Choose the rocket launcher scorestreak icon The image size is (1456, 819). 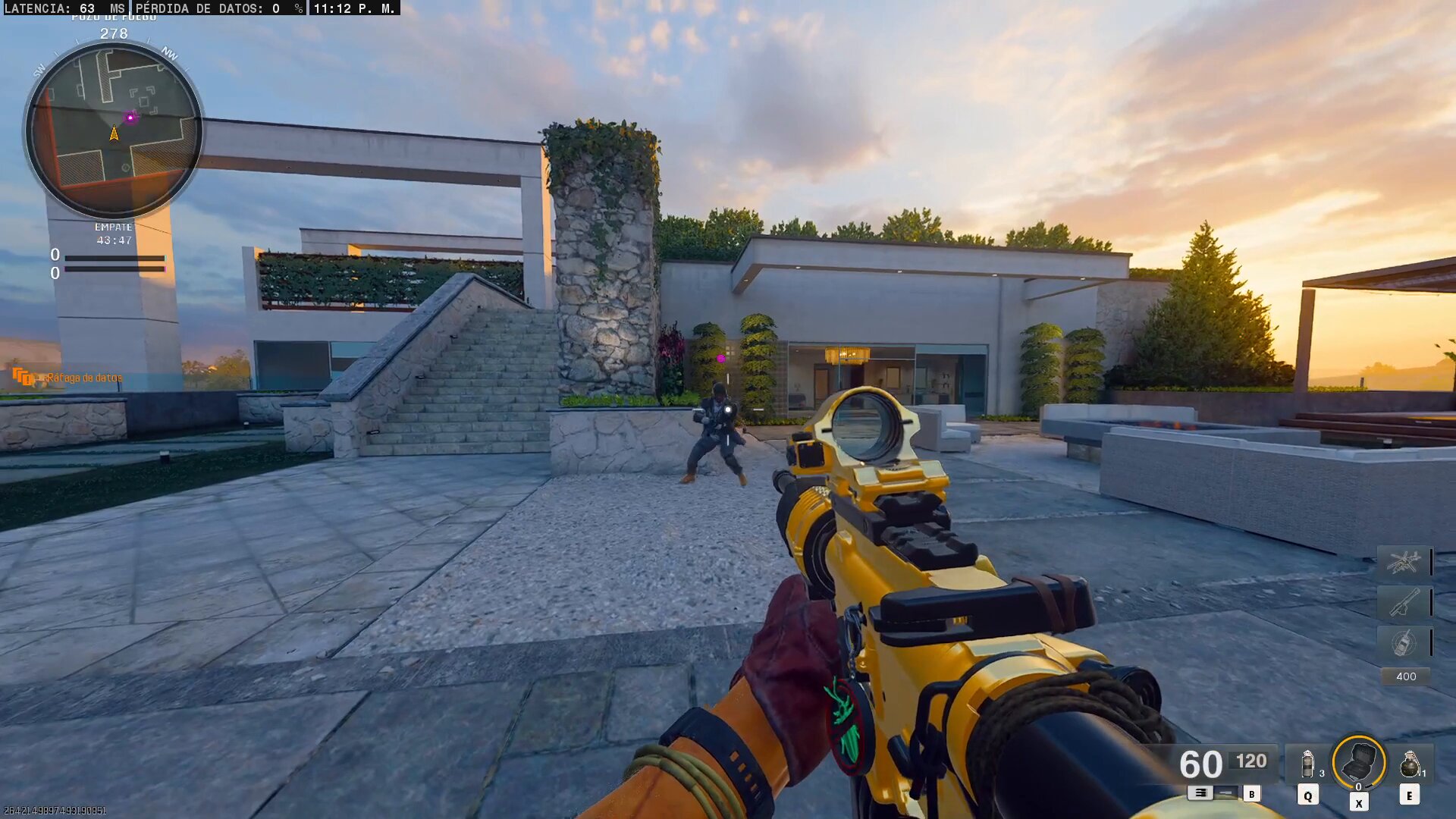point(1404,603)
